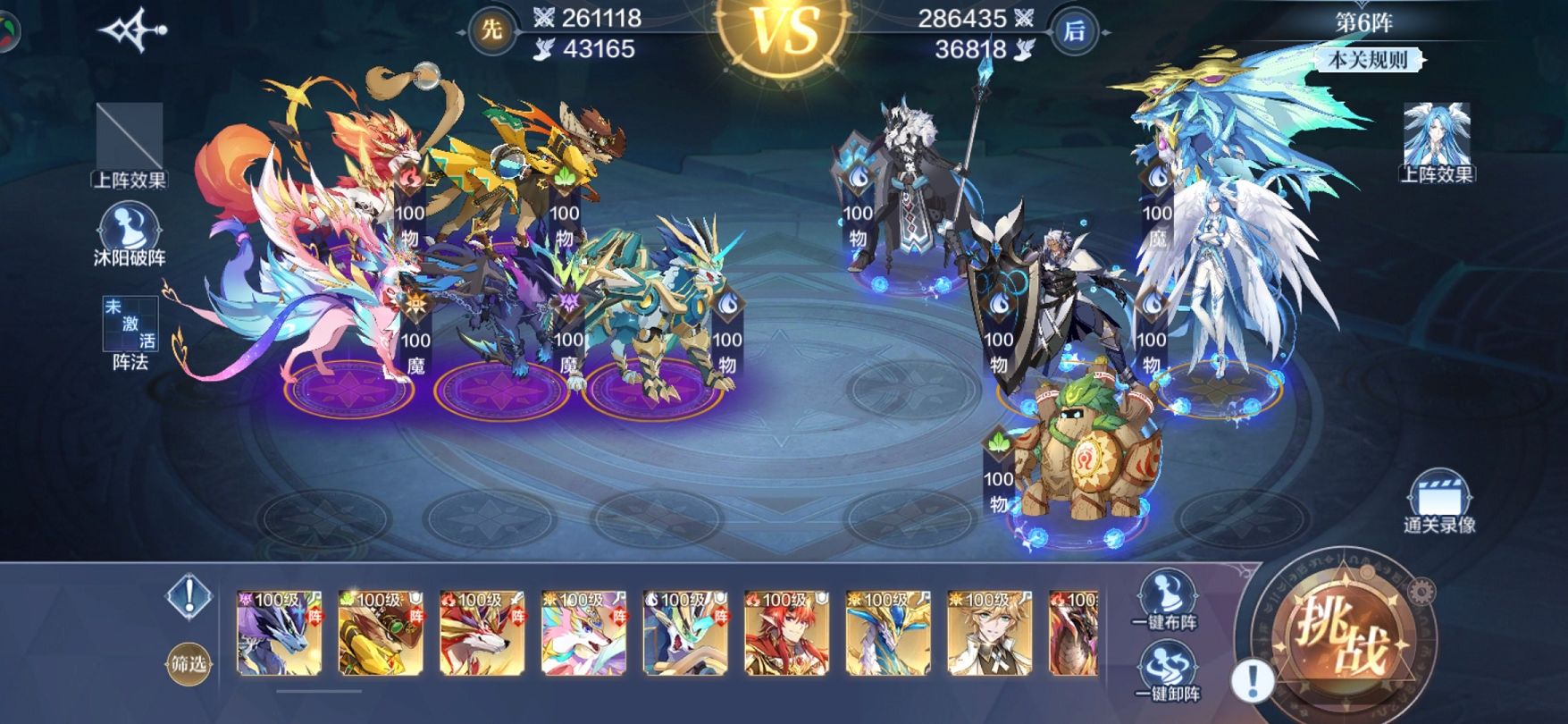Select the blond-haired hero card

[990, 633]
